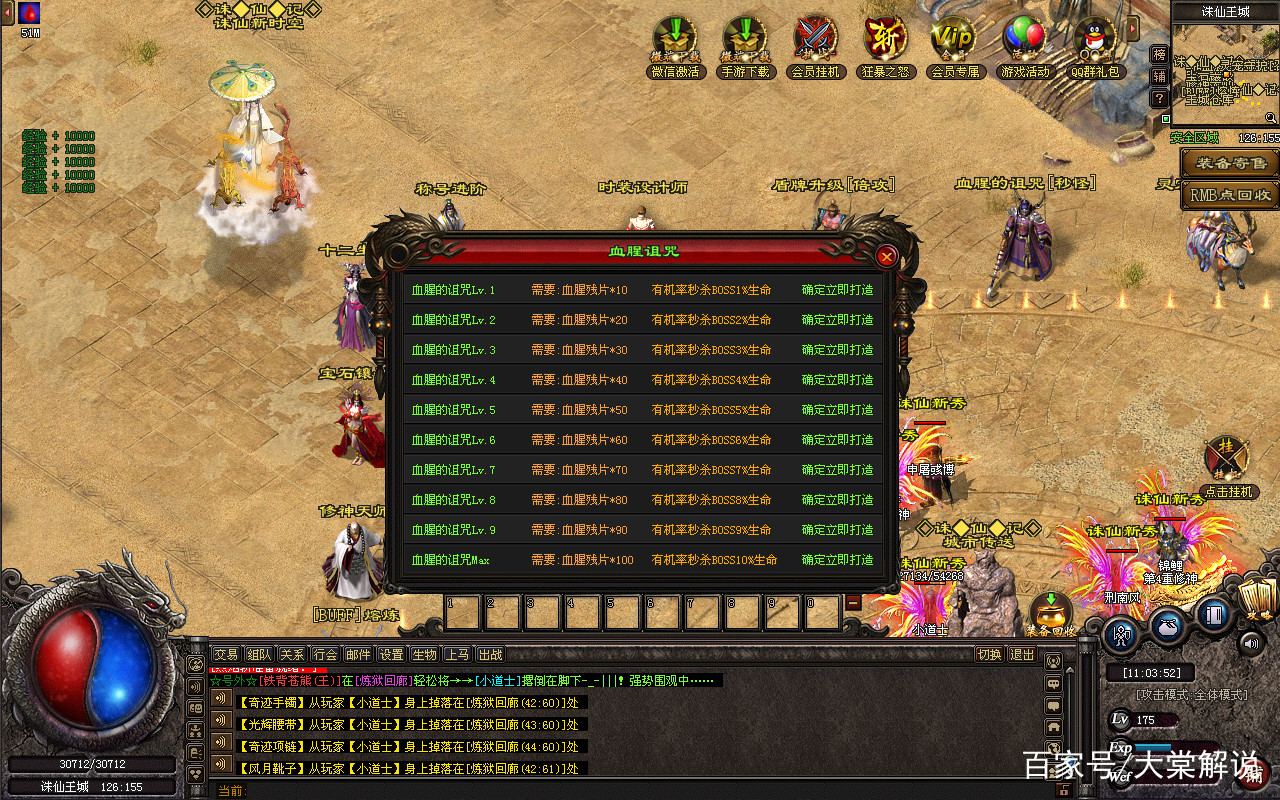Toggle the sound speaker button
The image size is (1280, 800).
pyautogui.click(x=1250, y=643)
